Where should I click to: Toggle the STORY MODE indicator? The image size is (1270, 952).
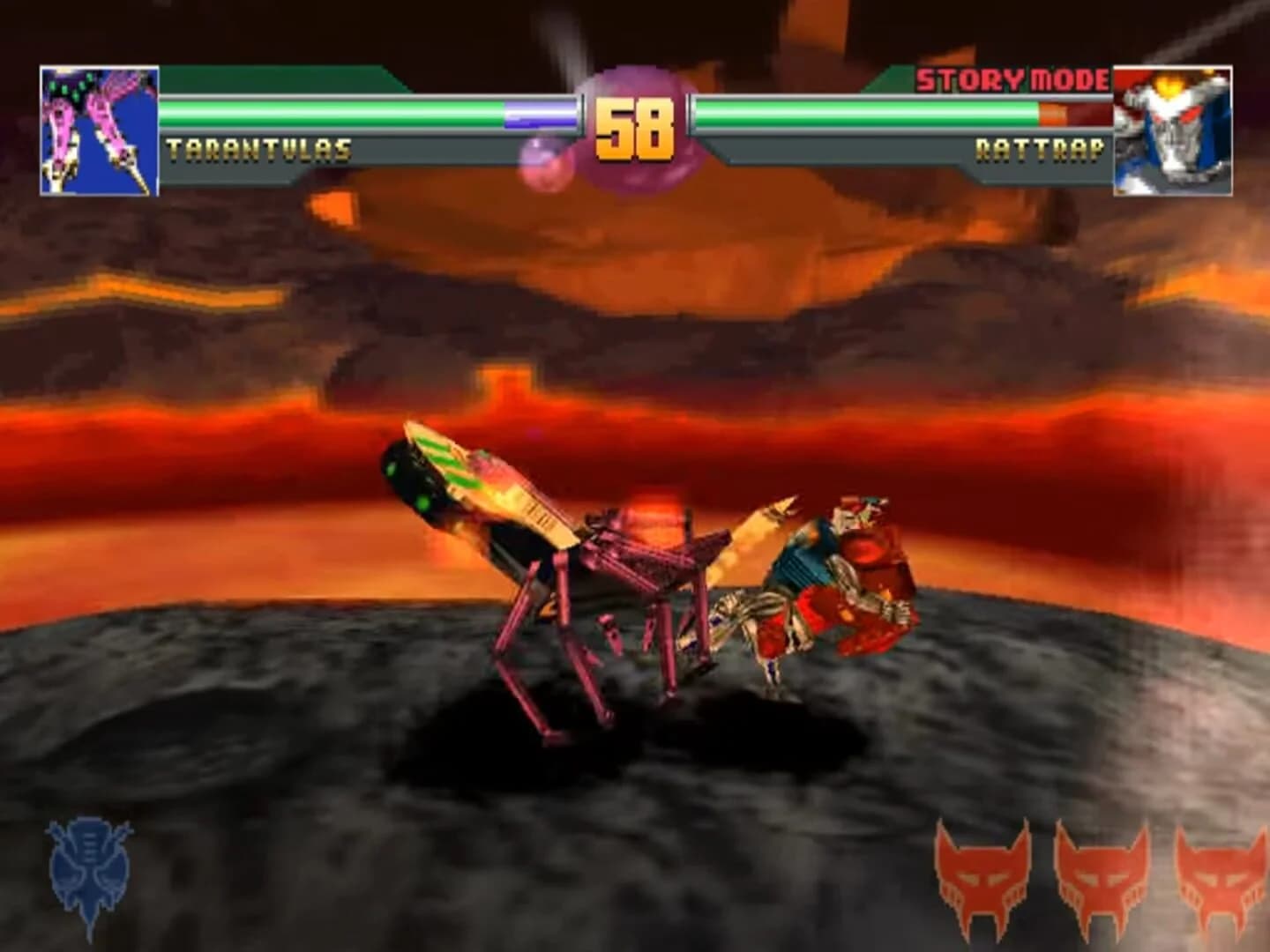coord(1011,79)
